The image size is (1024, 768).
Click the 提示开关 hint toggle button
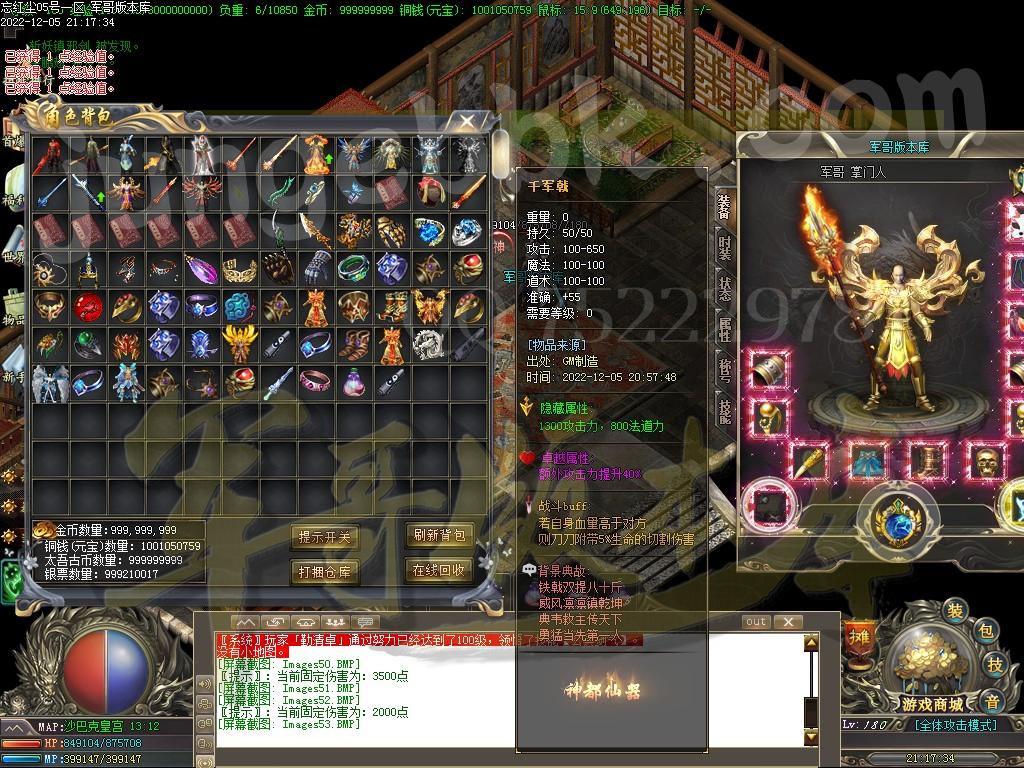pos(325,537)
